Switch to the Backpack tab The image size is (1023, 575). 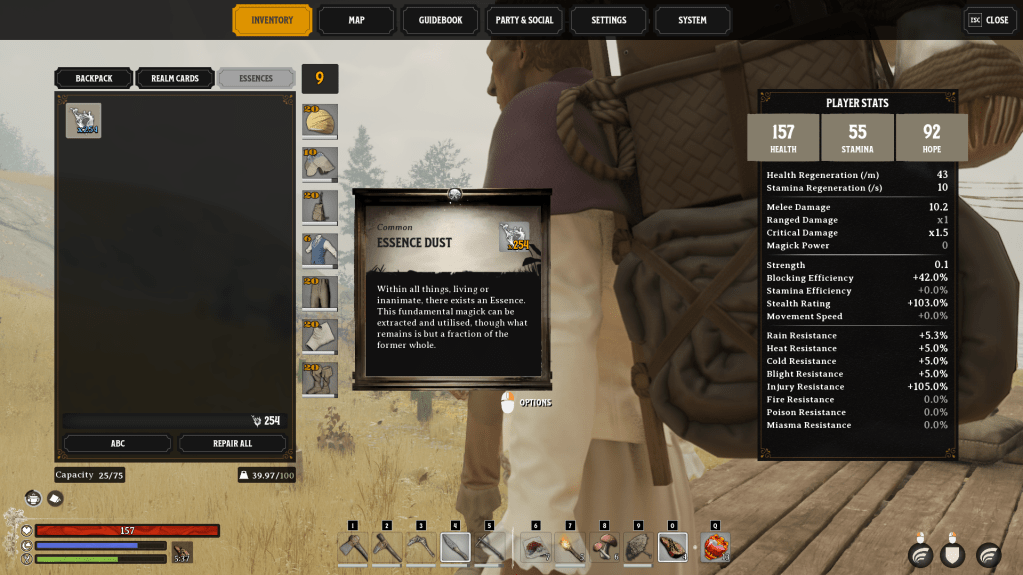click(93, 78)
